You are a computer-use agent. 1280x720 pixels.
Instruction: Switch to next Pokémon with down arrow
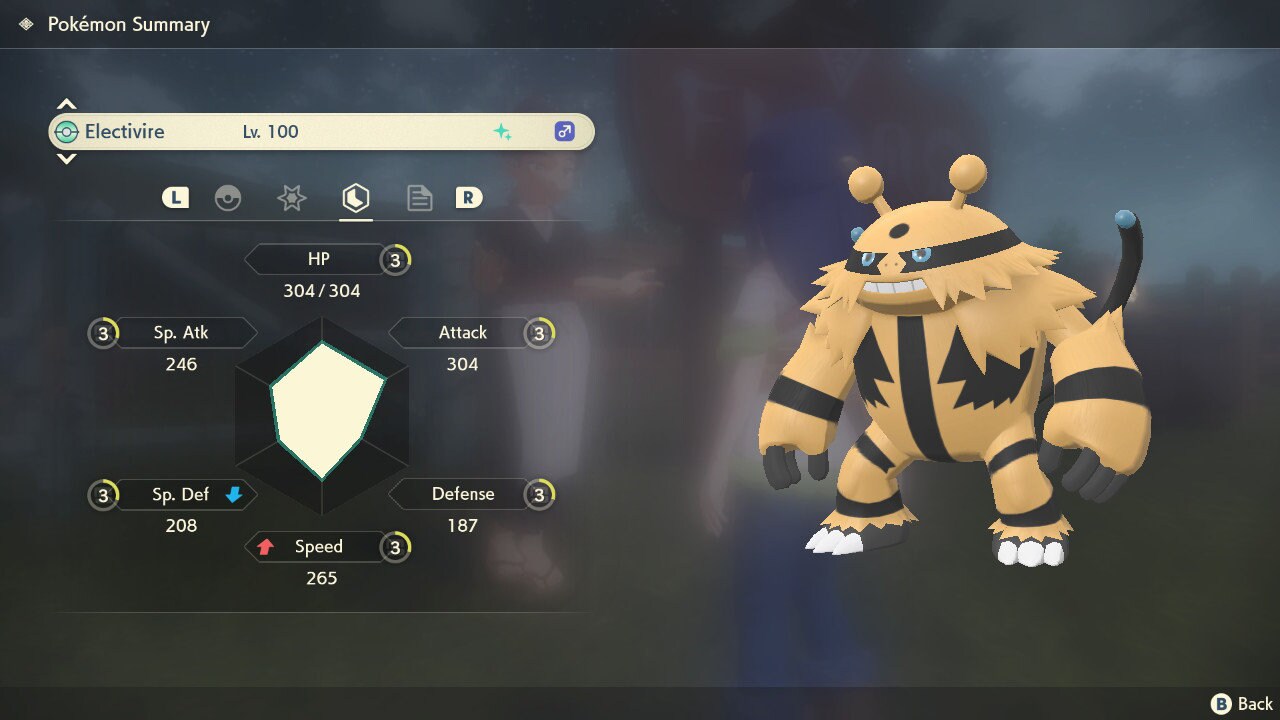pyautogui.click(x=66, y=159)
